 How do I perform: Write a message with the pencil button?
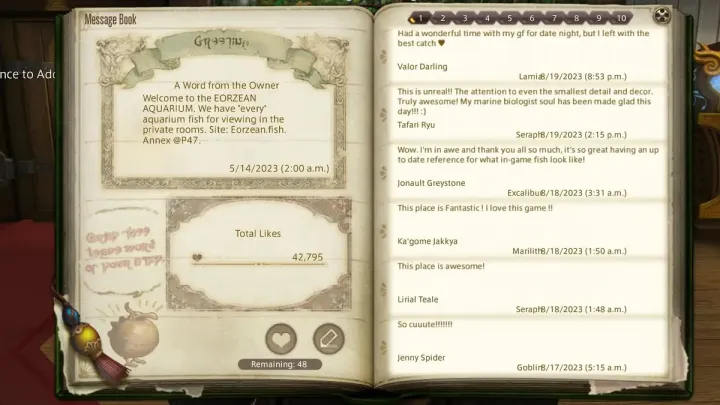(328, 339)
